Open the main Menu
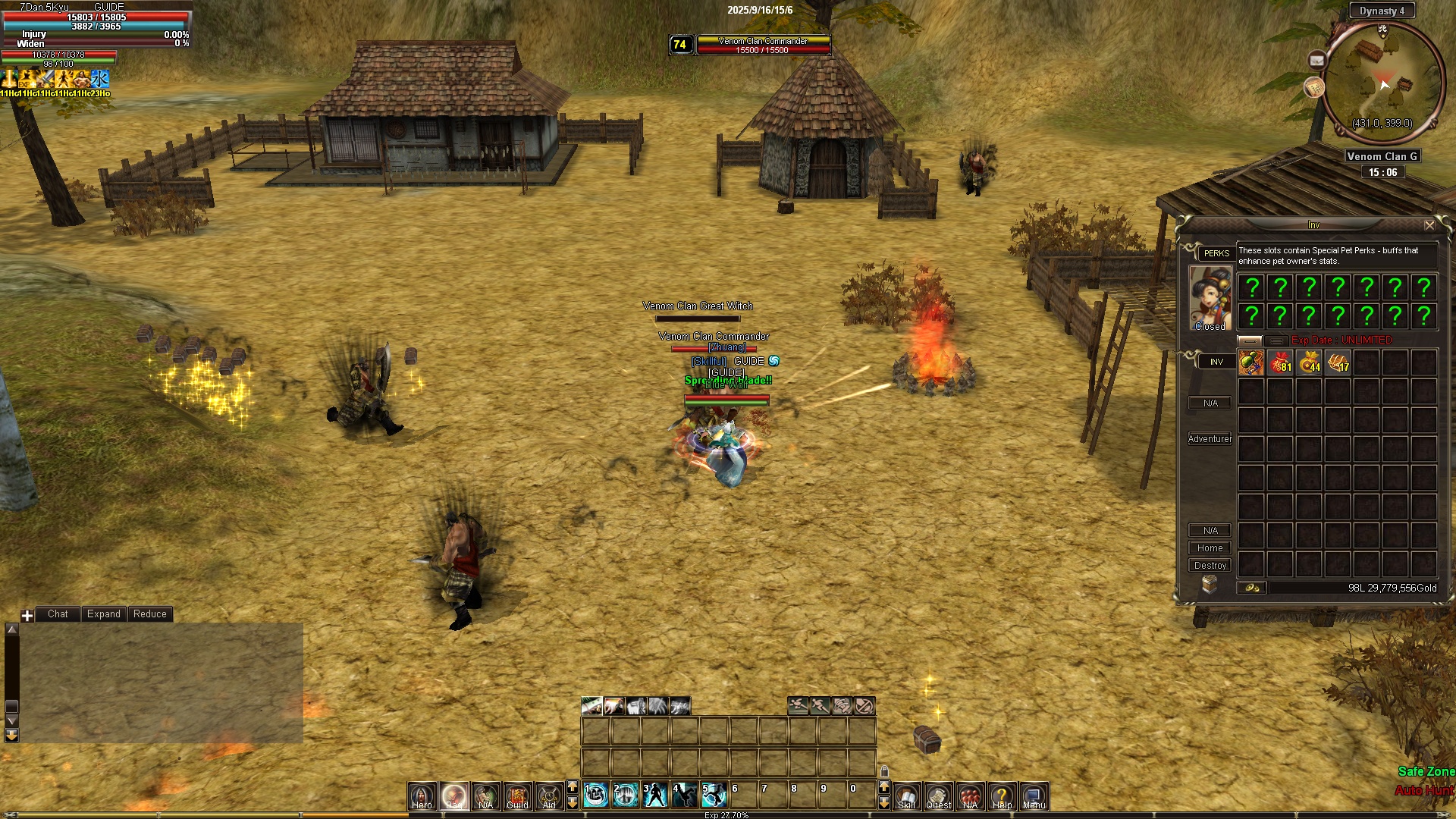The image size is (1456, 819). [x=1034, y=795]
